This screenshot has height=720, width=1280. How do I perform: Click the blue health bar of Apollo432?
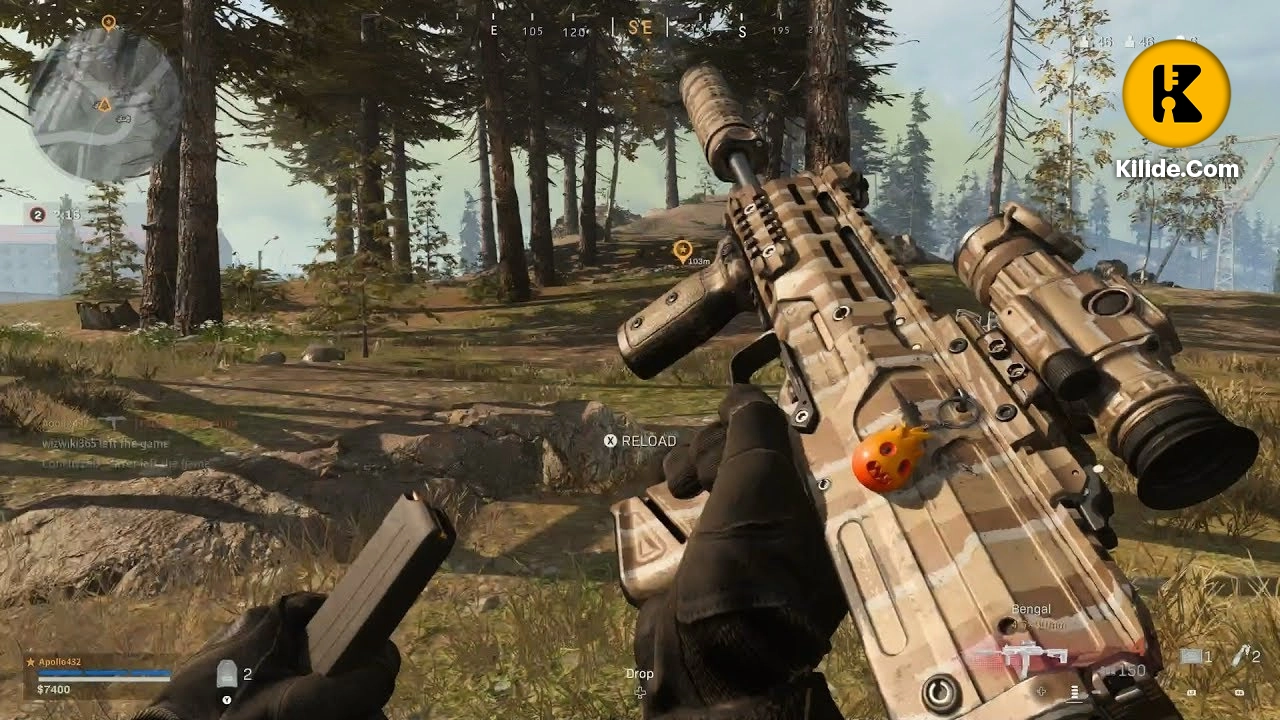point(102,673)
